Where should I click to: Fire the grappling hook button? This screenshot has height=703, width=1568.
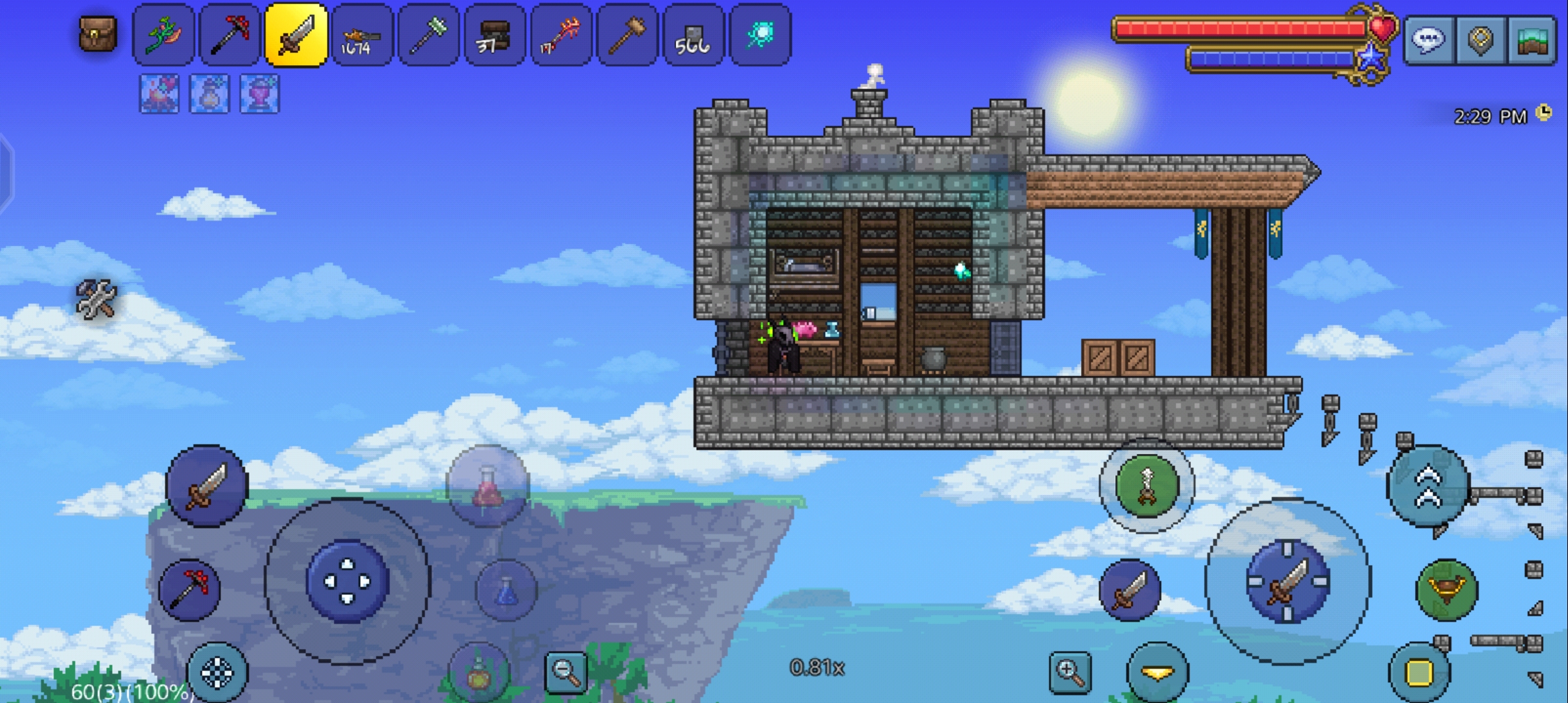1147,486
